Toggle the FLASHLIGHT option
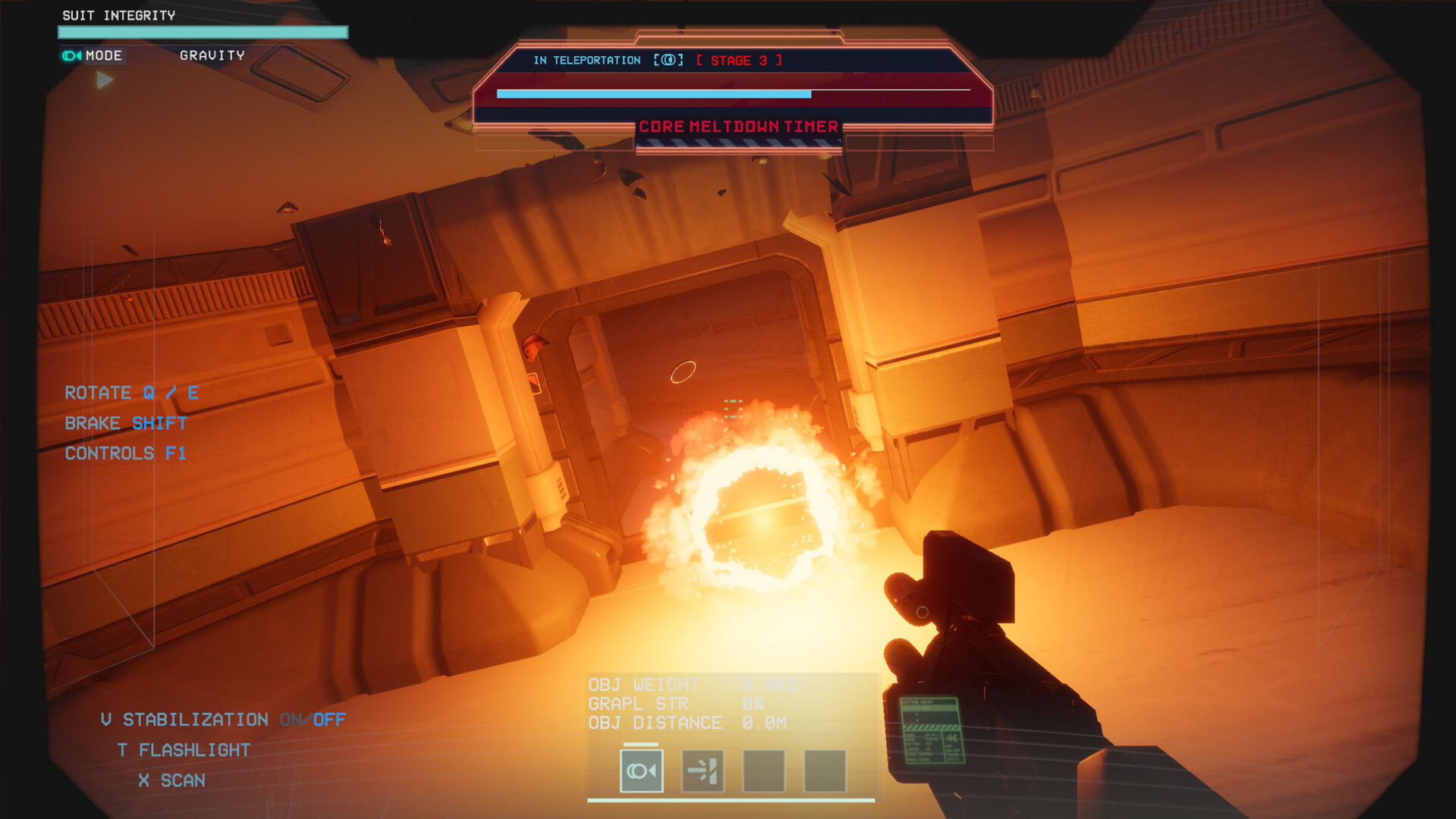1456x819 pixels. (x=183, y=749)
